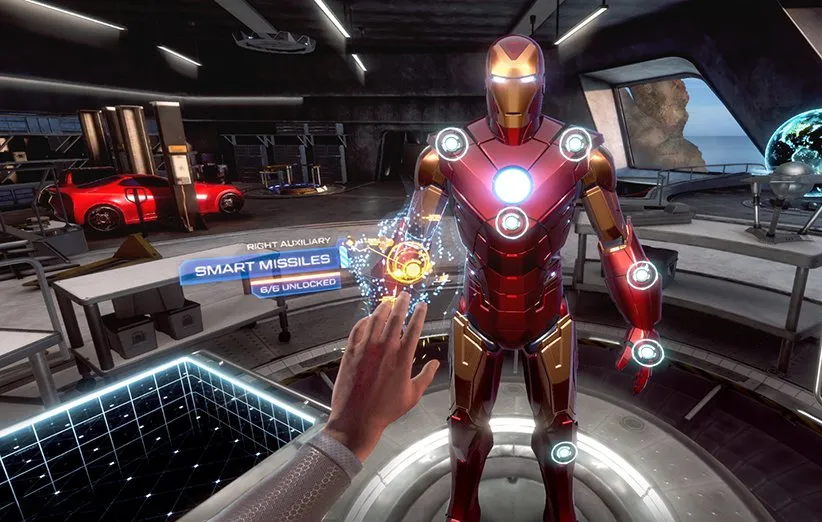Pick the node on the suit's left forearm
The height and width of the screenshot is (522, 822).
point(642,275)
